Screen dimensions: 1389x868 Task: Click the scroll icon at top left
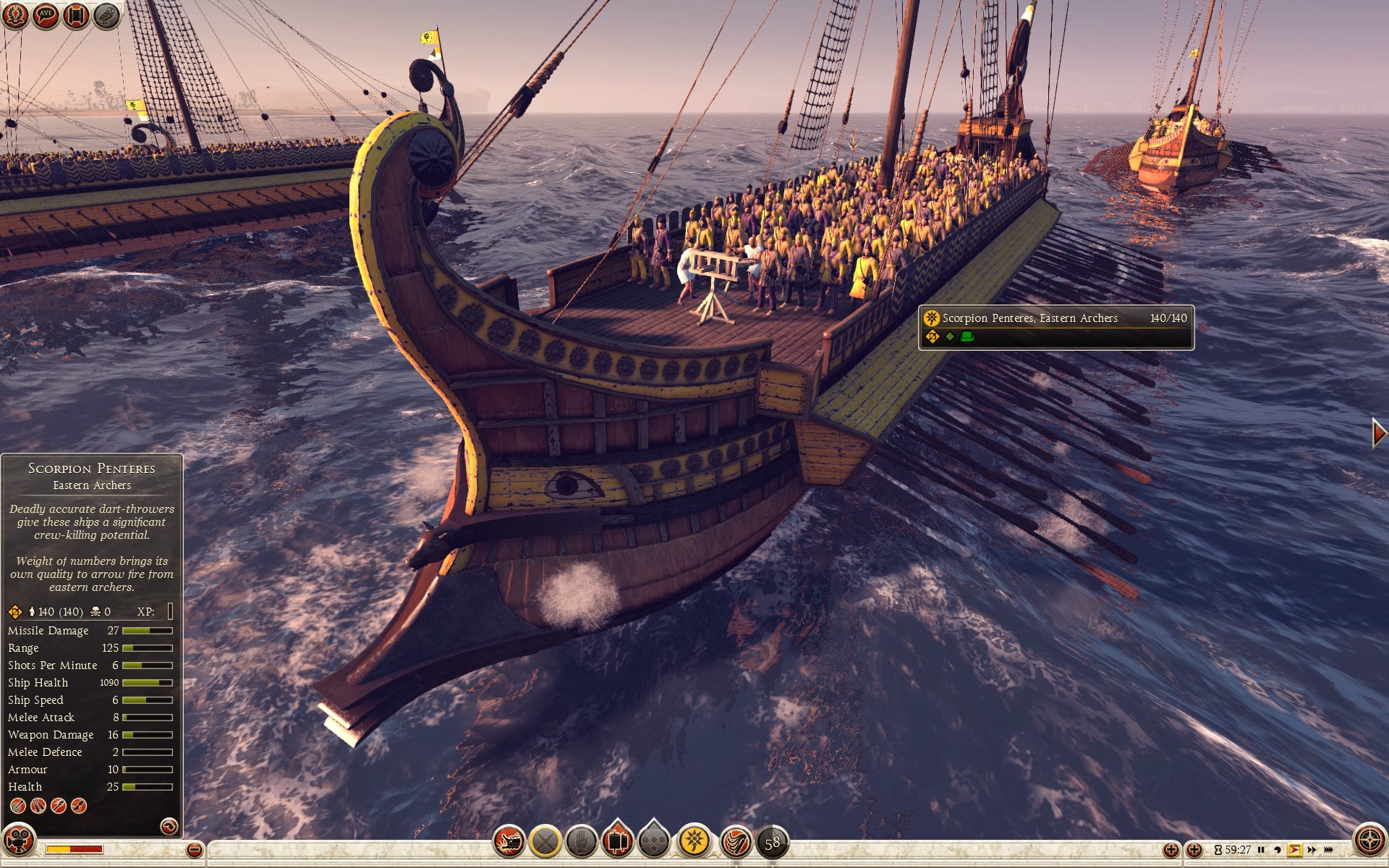76,15
